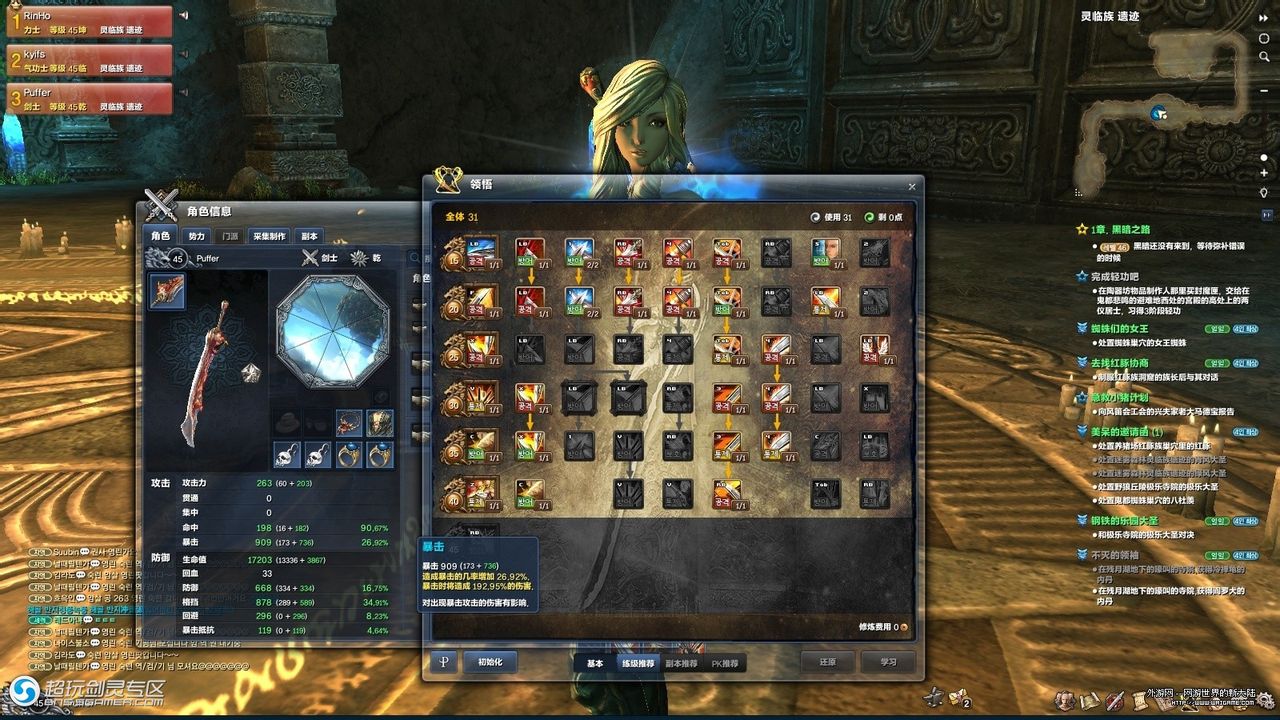1280x720 pixels.
Task: Confirm with the 学习 learn button
Action: 888,662
